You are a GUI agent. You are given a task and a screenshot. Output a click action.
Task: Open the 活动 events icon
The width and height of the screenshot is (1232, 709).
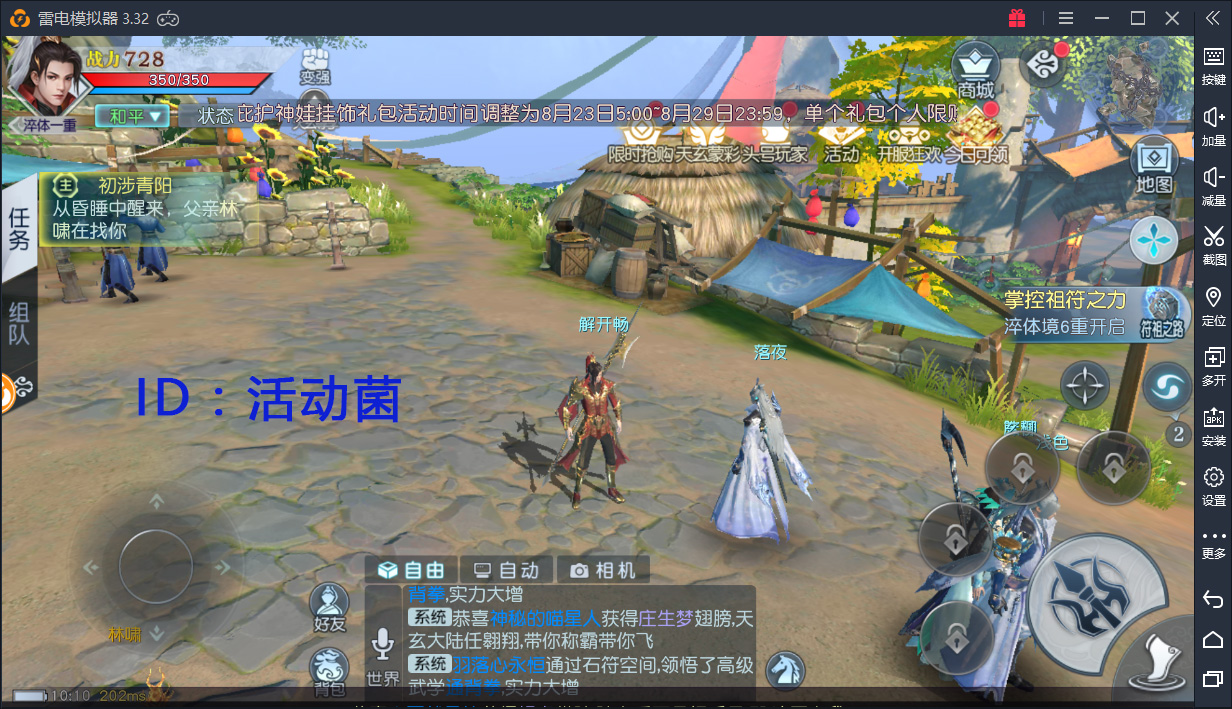840,140
